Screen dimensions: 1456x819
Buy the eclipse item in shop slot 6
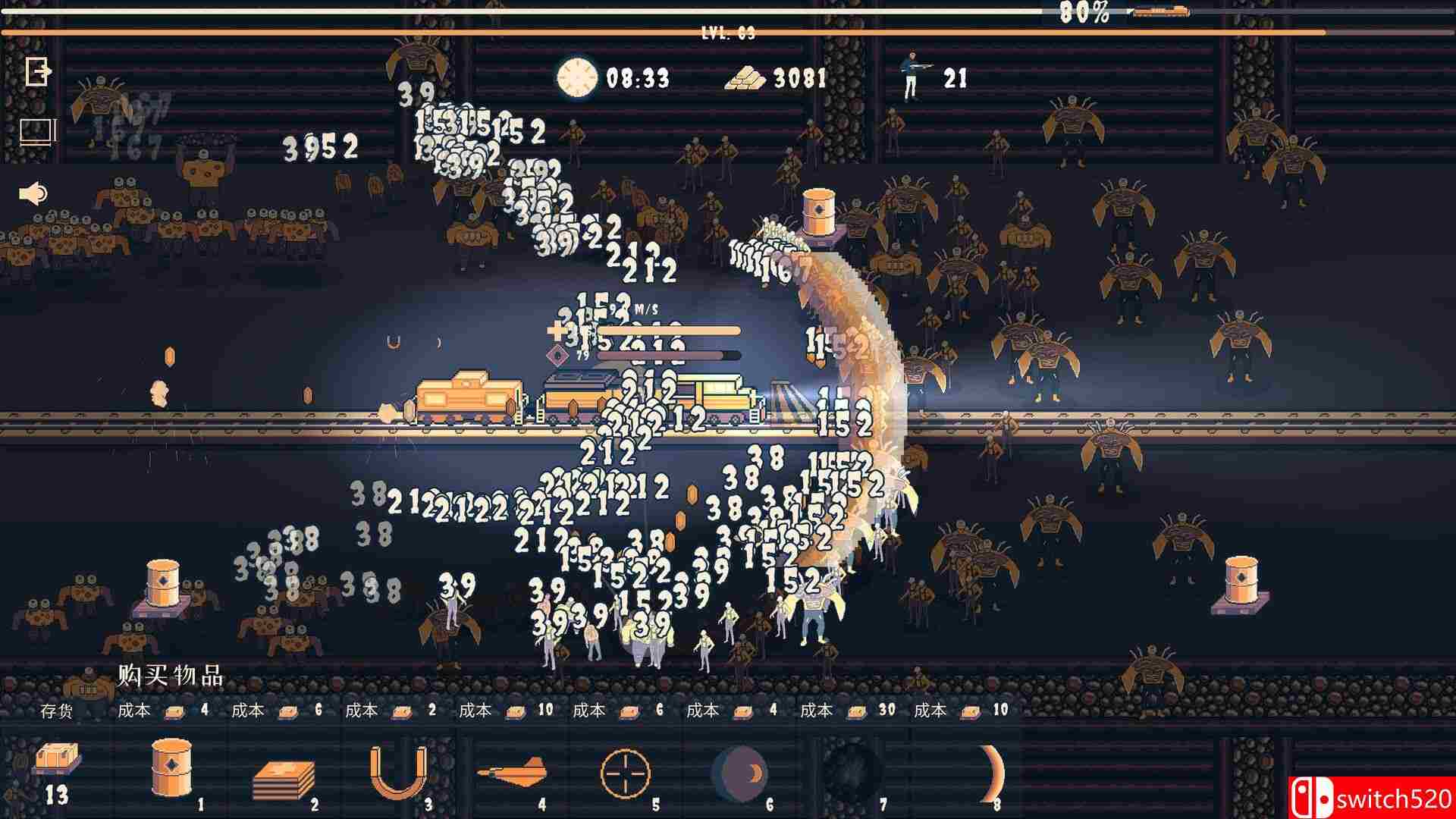(x=739, y=773)
